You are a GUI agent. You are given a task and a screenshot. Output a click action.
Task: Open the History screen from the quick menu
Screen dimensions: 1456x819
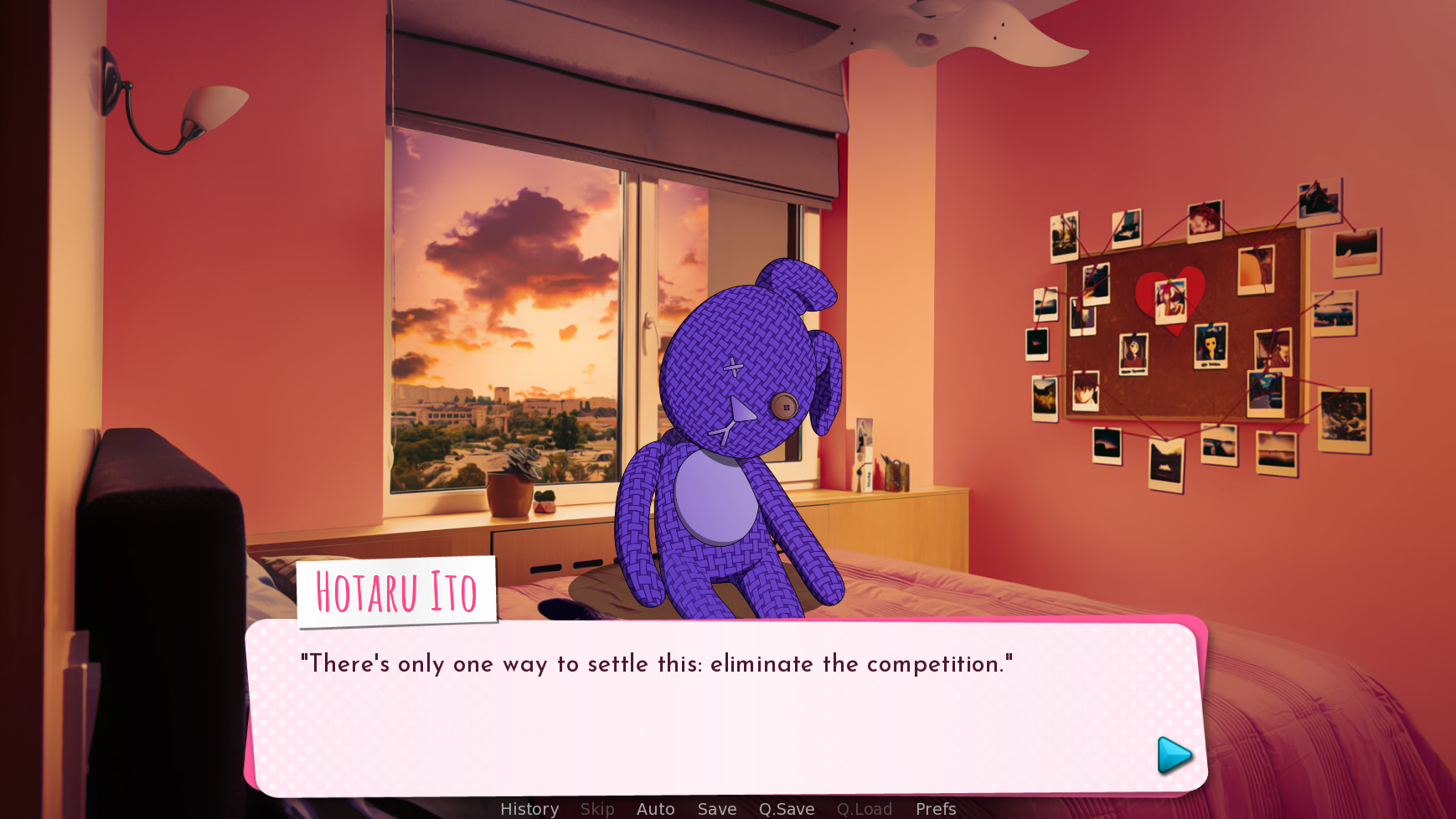click(529, 809)
